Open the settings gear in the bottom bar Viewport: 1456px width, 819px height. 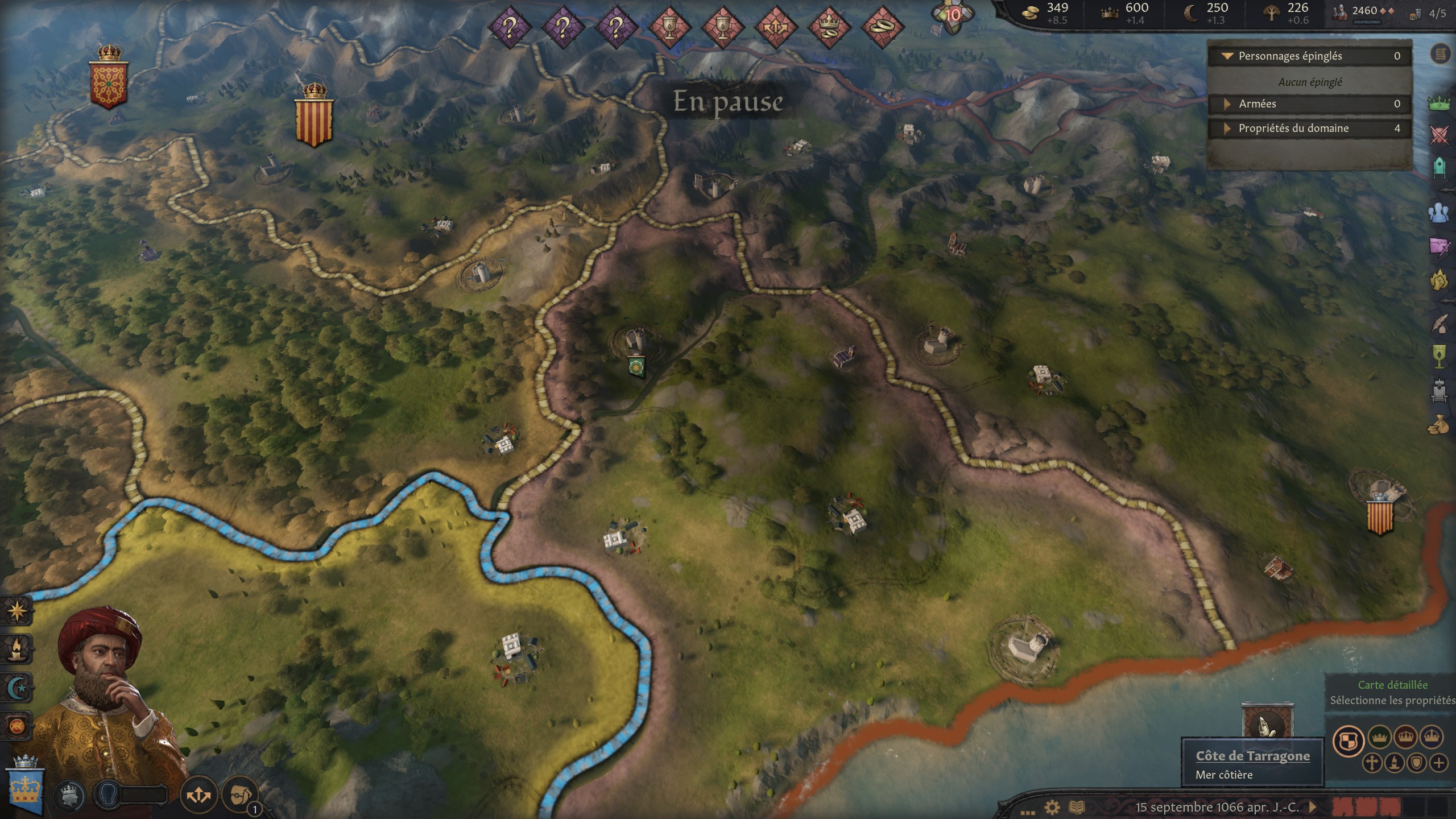[x=1052, y=807]
